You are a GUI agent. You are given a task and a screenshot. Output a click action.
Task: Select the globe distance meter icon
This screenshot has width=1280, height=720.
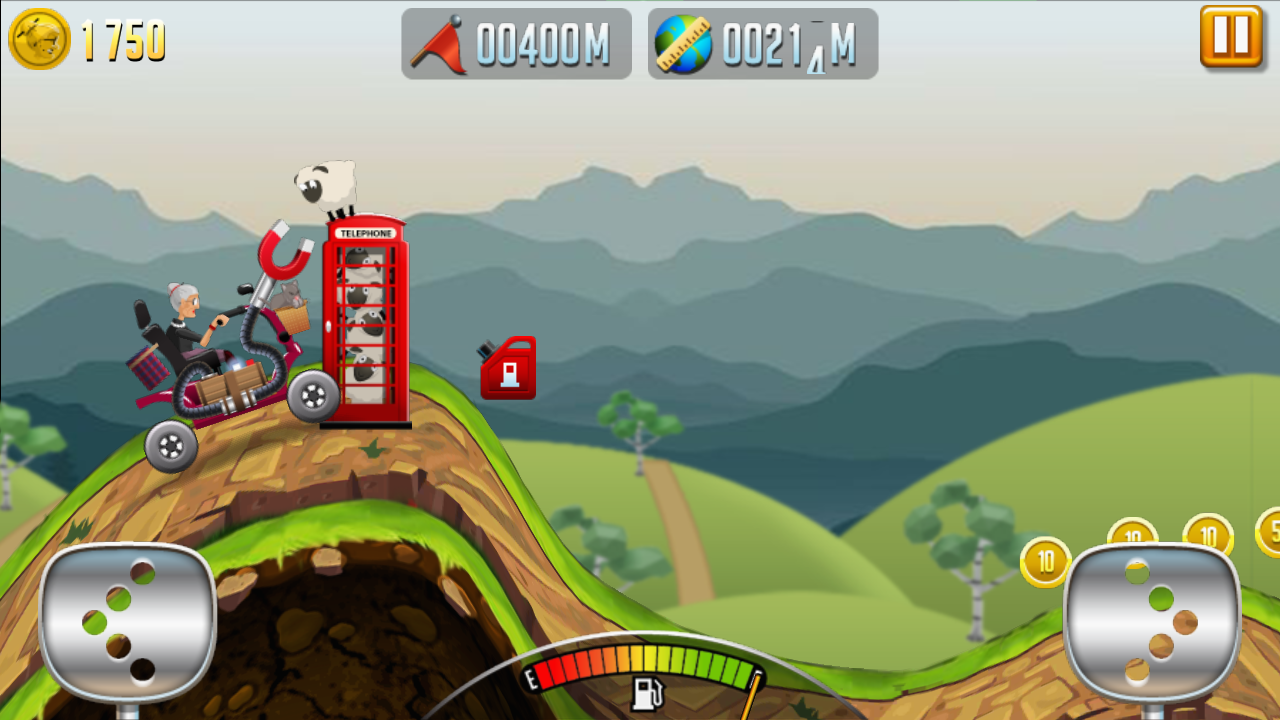coord(684,44)
